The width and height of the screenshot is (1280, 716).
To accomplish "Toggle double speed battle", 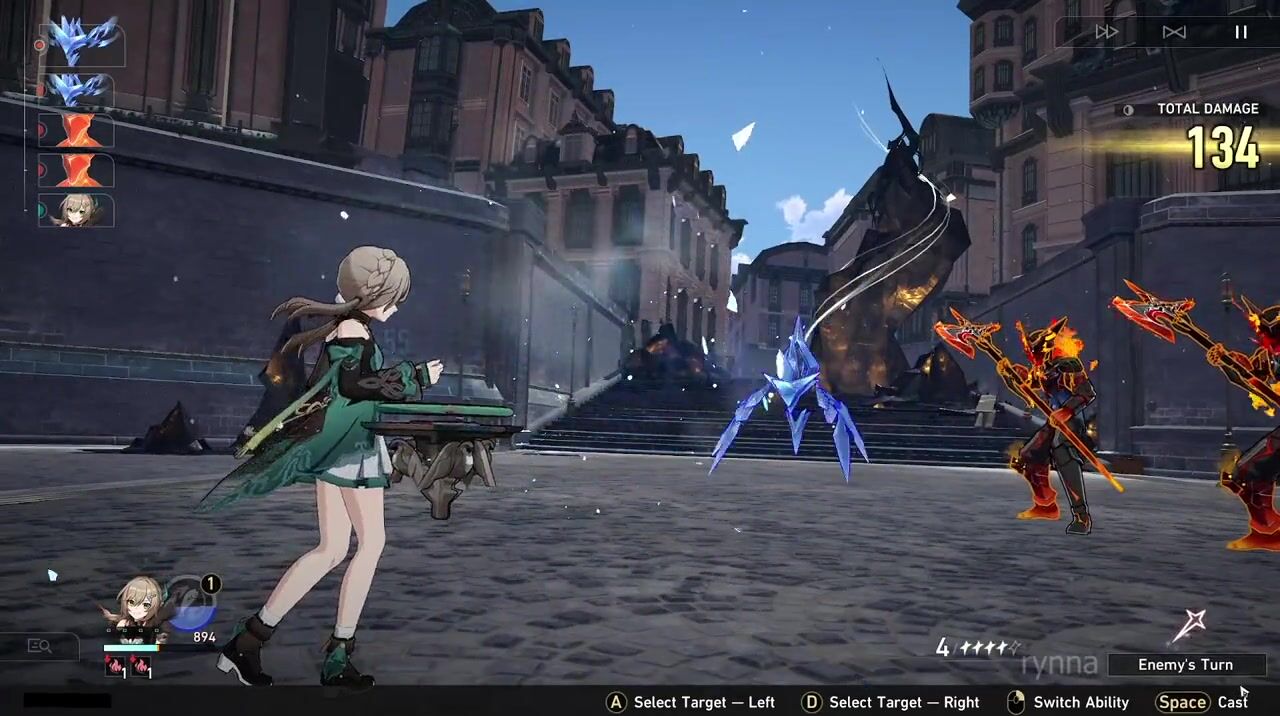I will click(x=1106, y=32).
